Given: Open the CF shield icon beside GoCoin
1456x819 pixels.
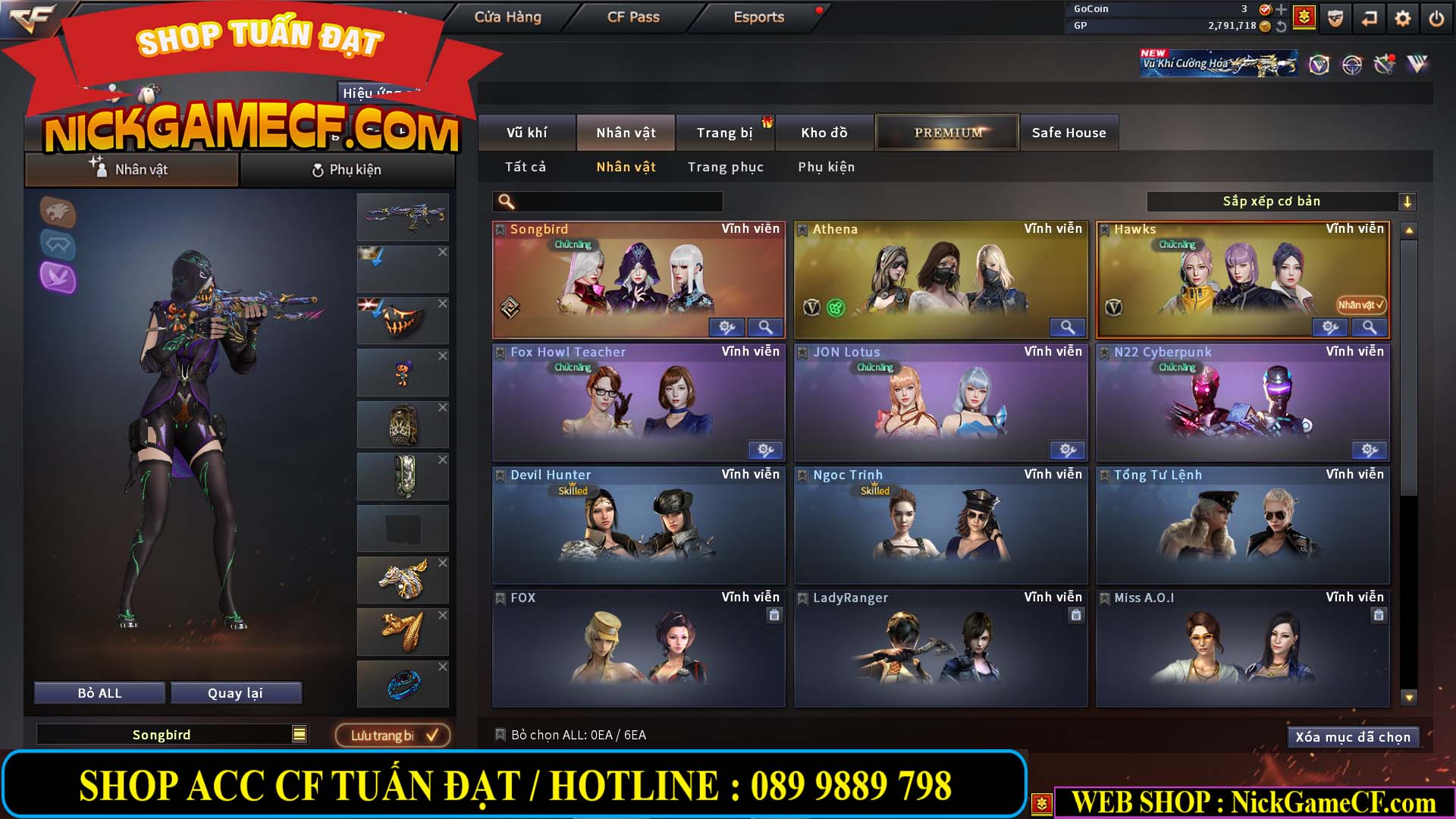Looking at the screenshot, I should (1335, 17).
